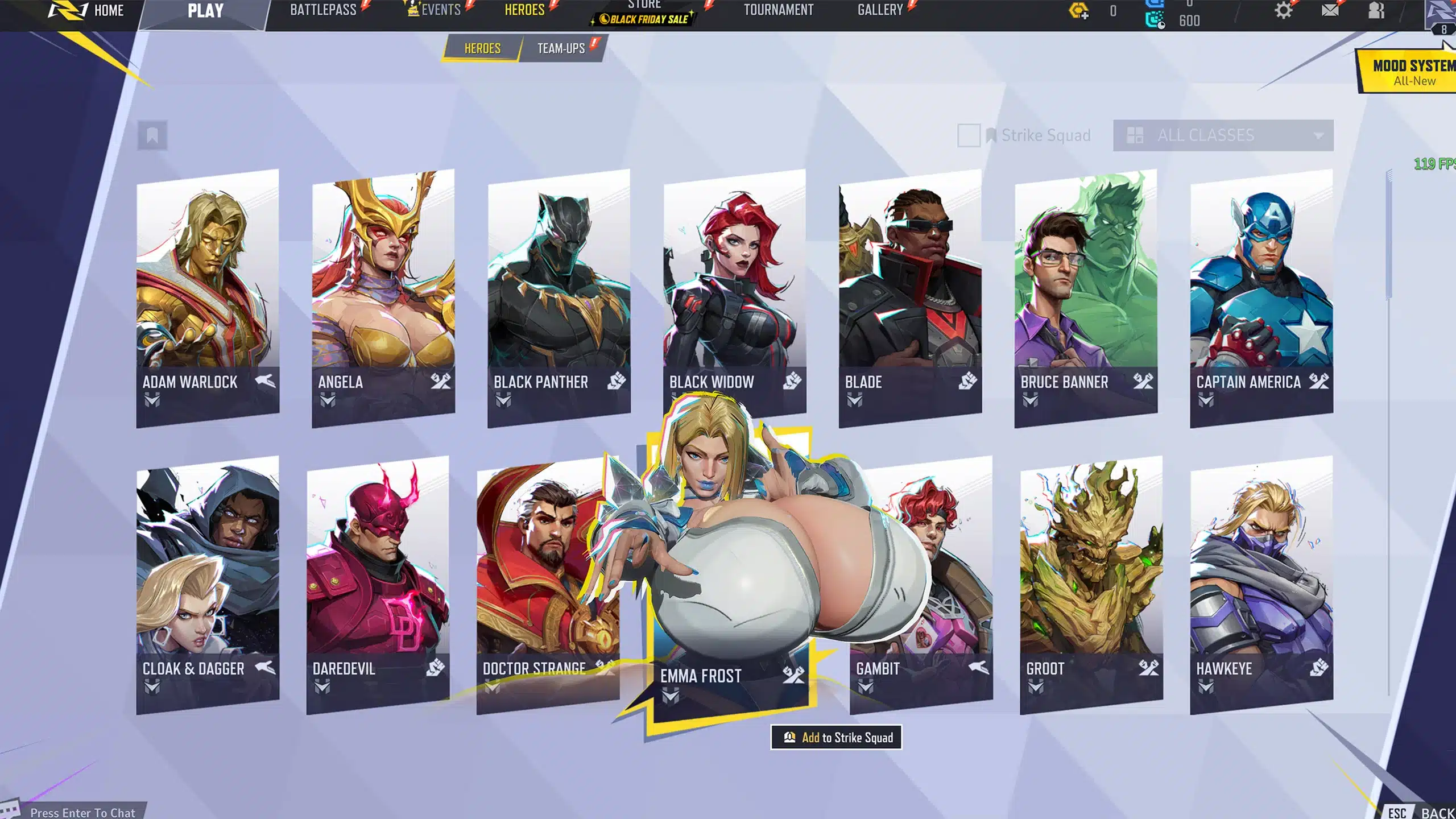Visit the Store with Black Friday Sale

644,14
